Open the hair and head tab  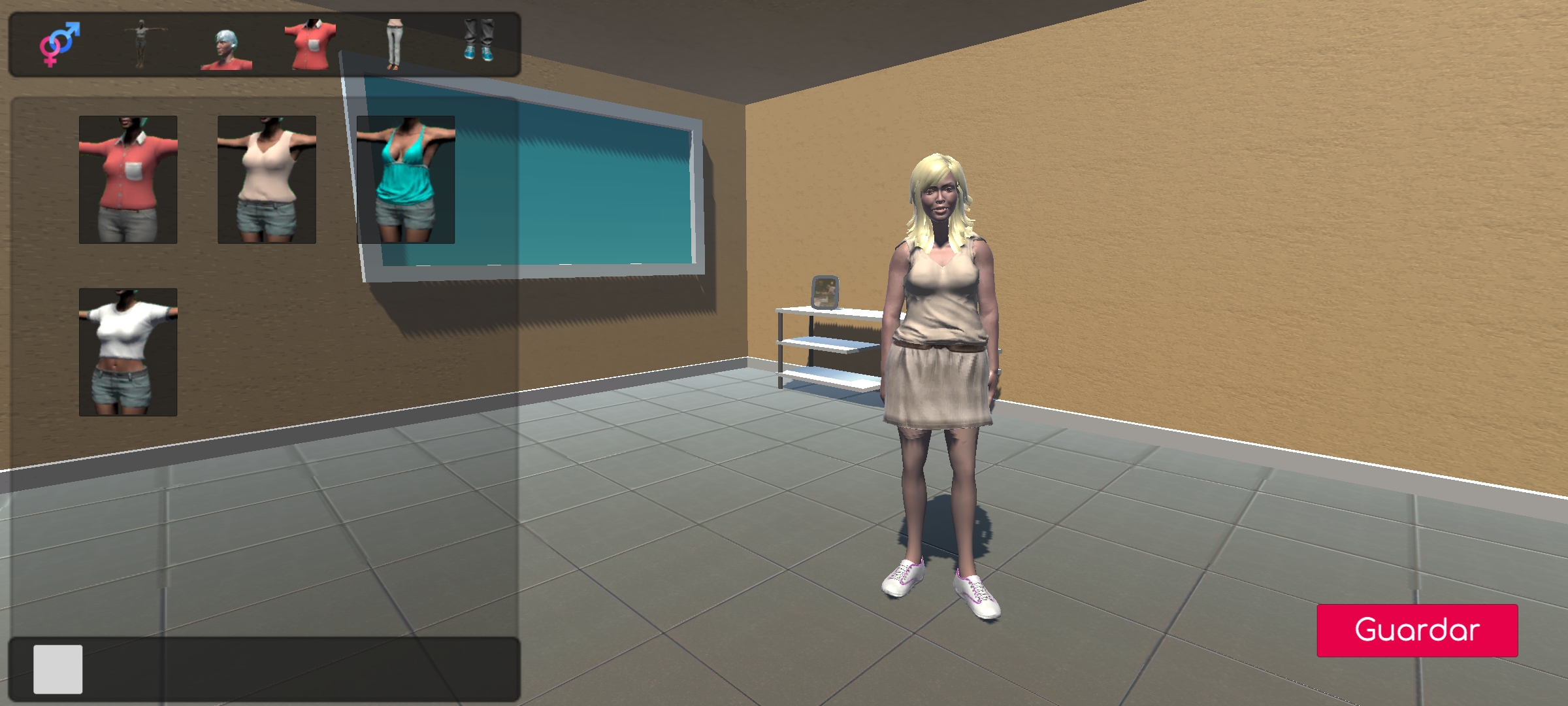tap(226, 47)
